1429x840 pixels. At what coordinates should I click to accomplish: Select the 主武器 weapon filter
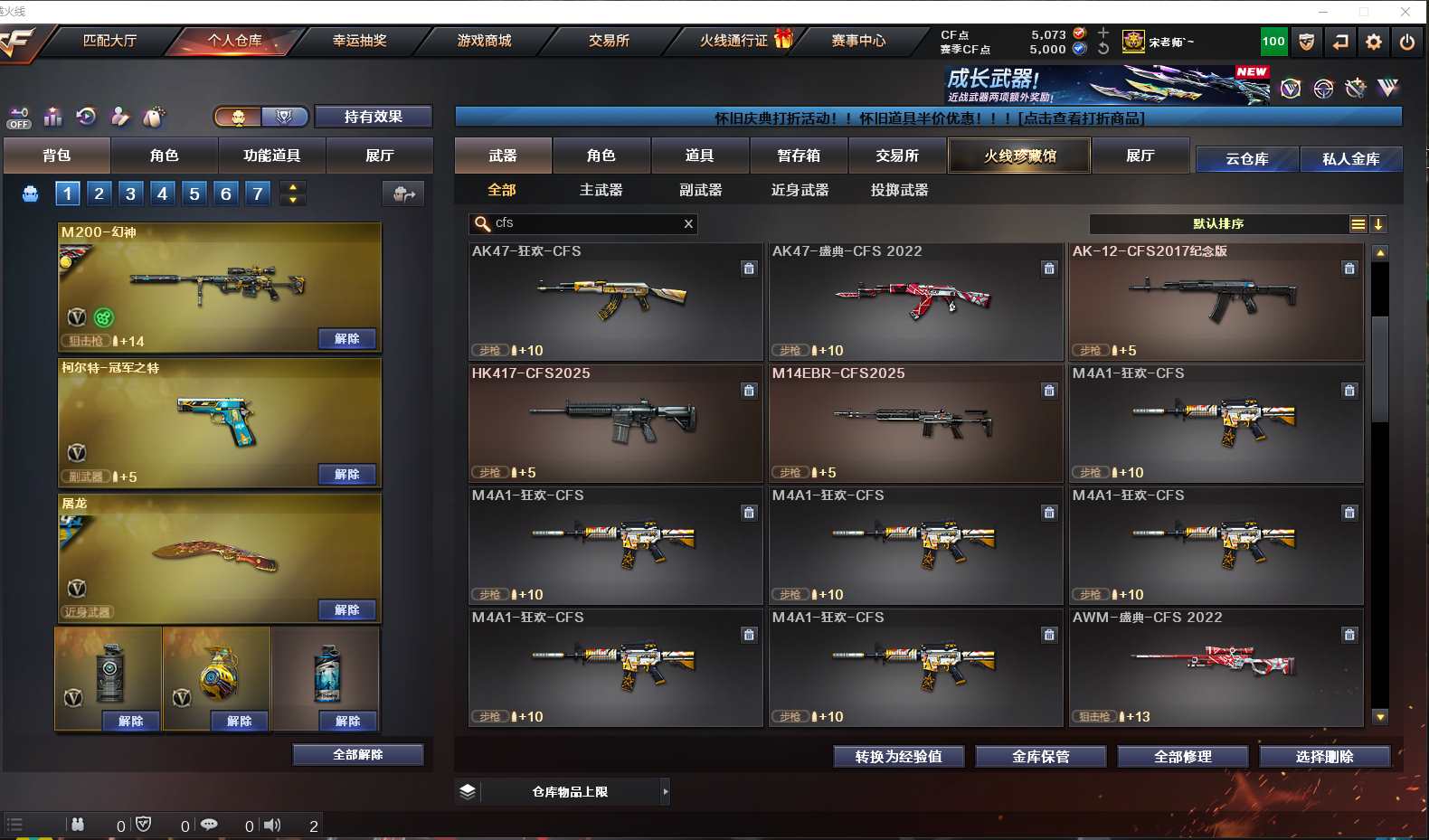[x=601, y=190]
